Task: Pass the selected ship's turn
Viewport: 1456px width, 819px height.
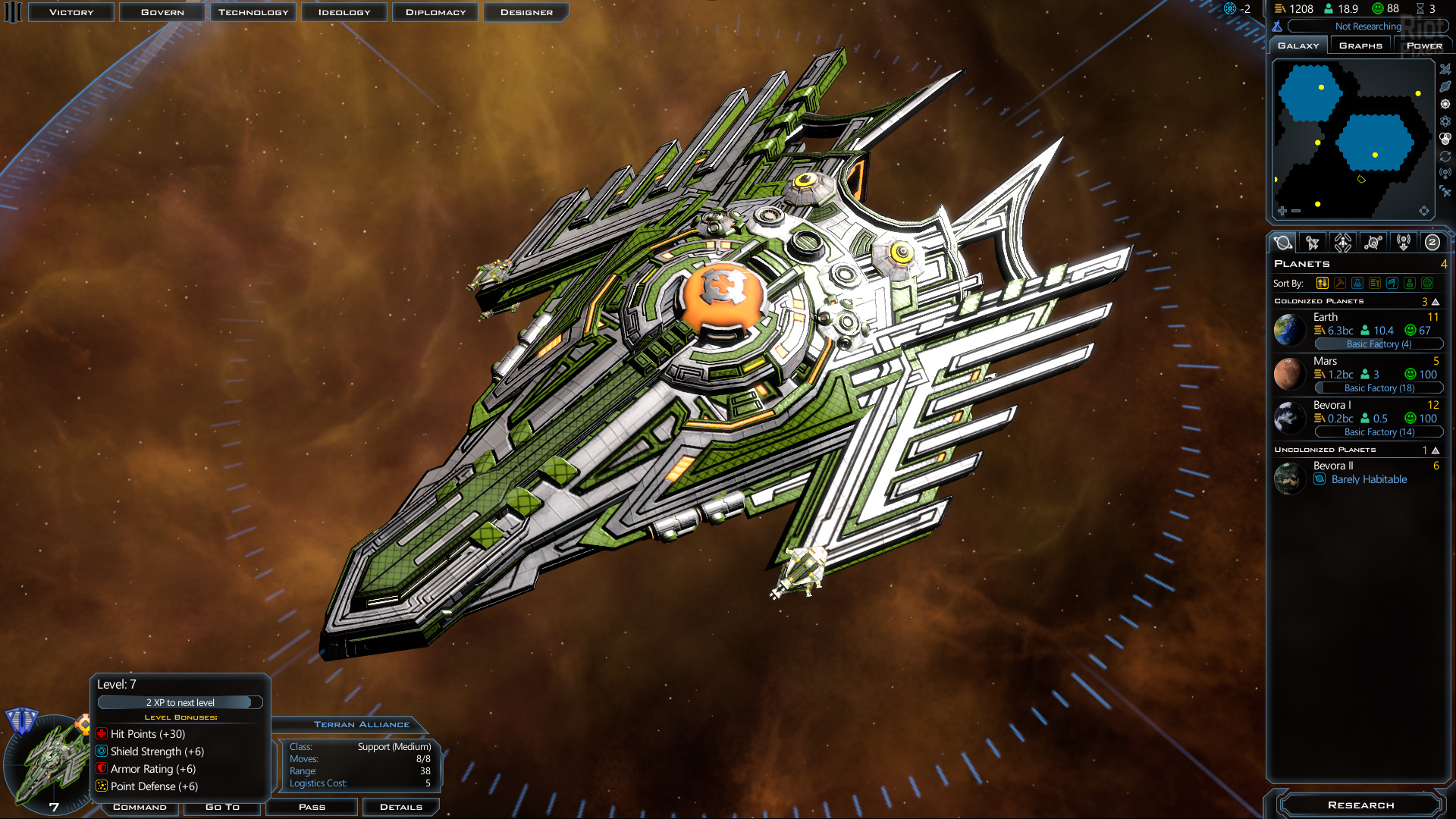Action: pos(312,807)
